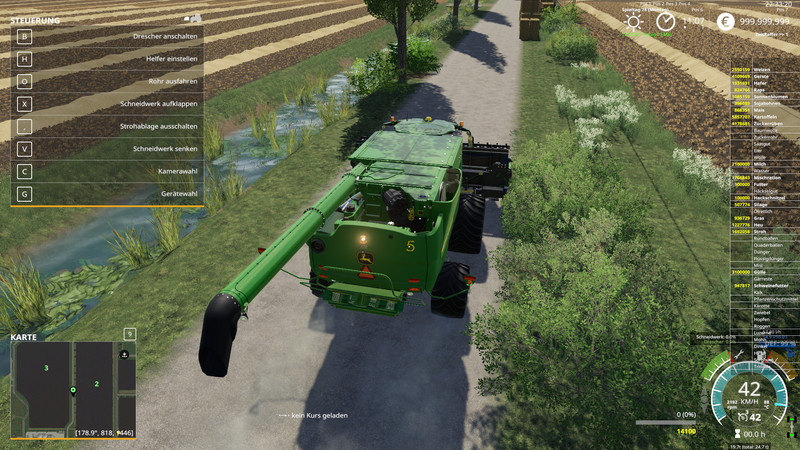Select the green player position marker on the map

click(73, 390)
